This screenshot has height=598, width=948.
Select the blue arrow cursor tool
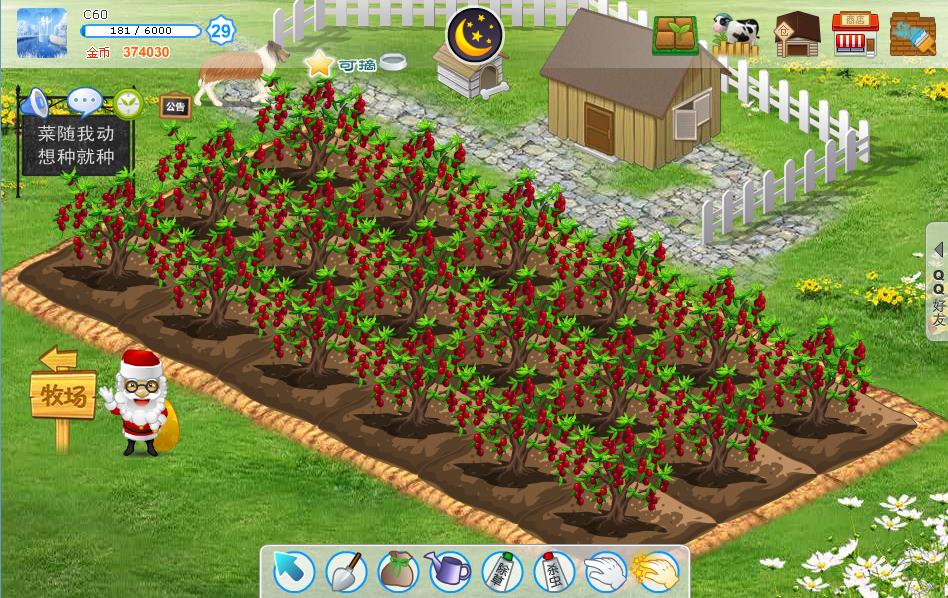pyautogui.click(x=294, y=572)
